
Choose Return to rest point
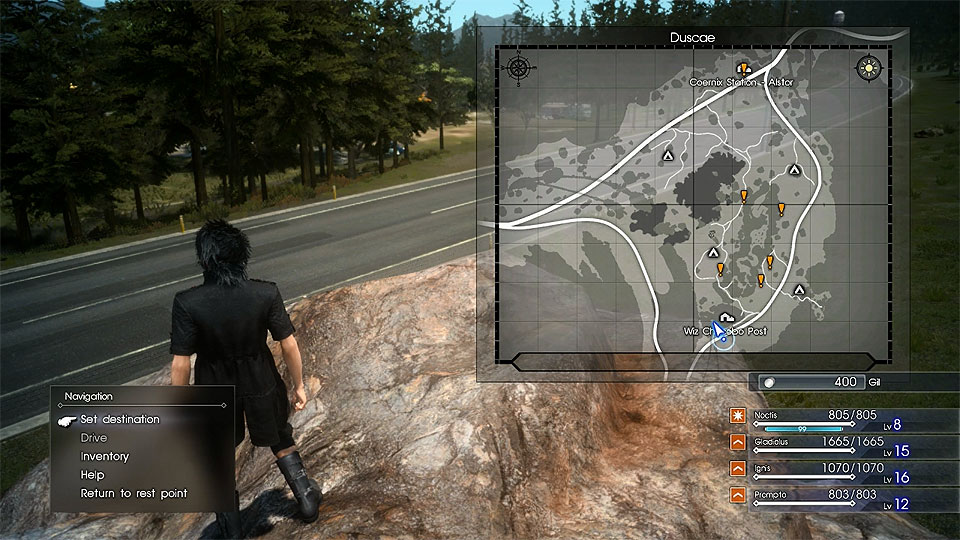[134, 493]
